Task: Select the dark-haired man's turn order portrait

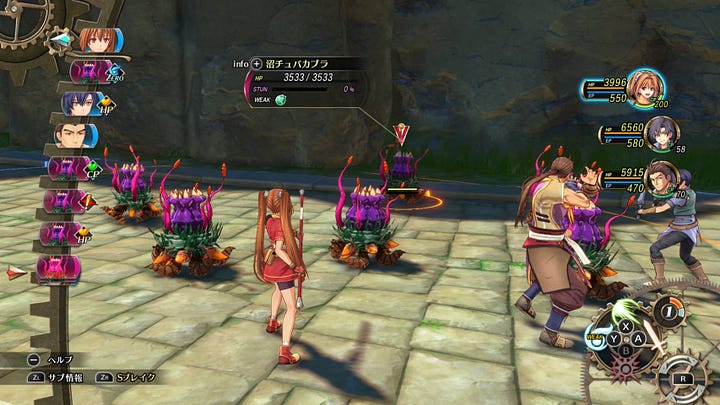Action: click(x=70, y=135)
